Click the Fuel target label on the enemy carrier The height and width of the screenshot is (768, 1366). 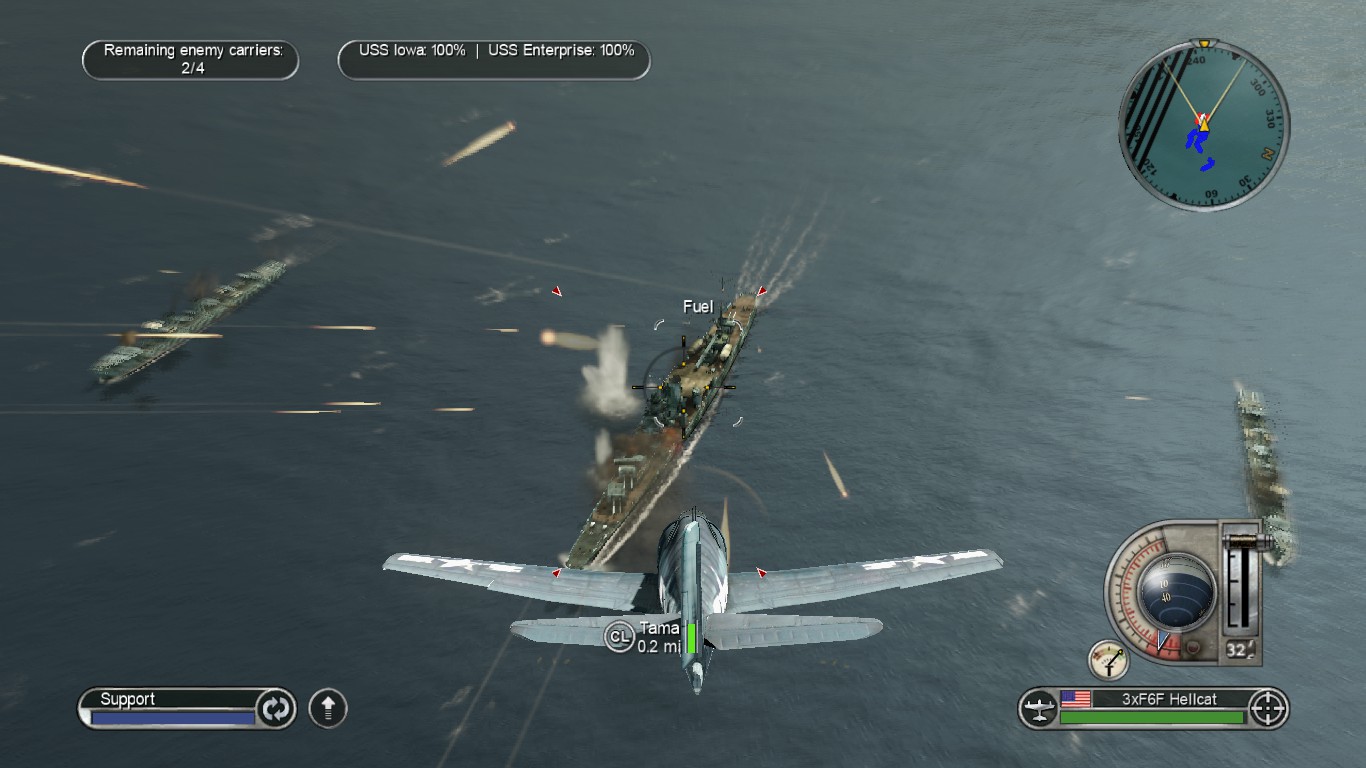tap(696, 307)
